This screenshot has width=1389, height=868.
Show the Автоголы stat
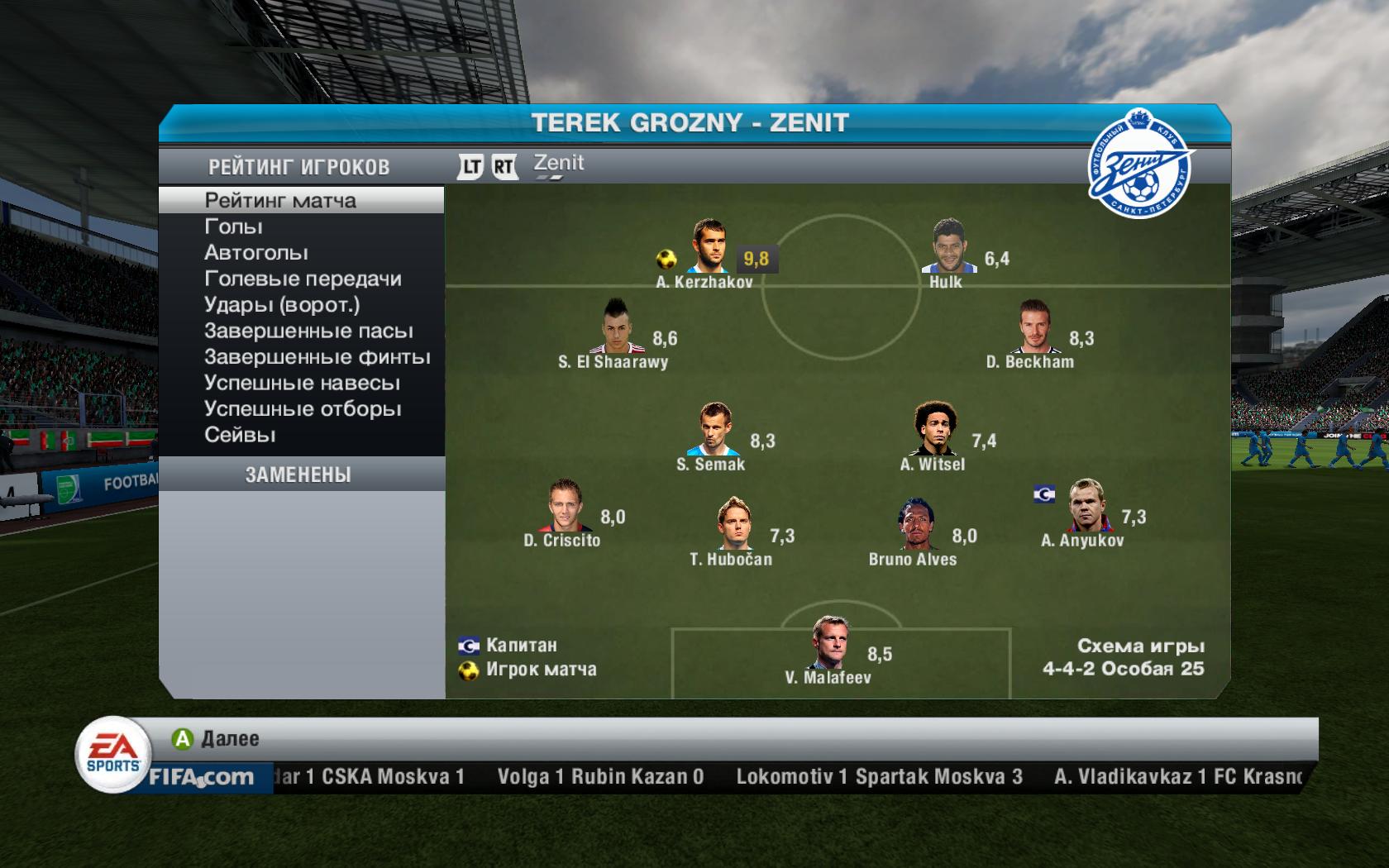[256, 253]
